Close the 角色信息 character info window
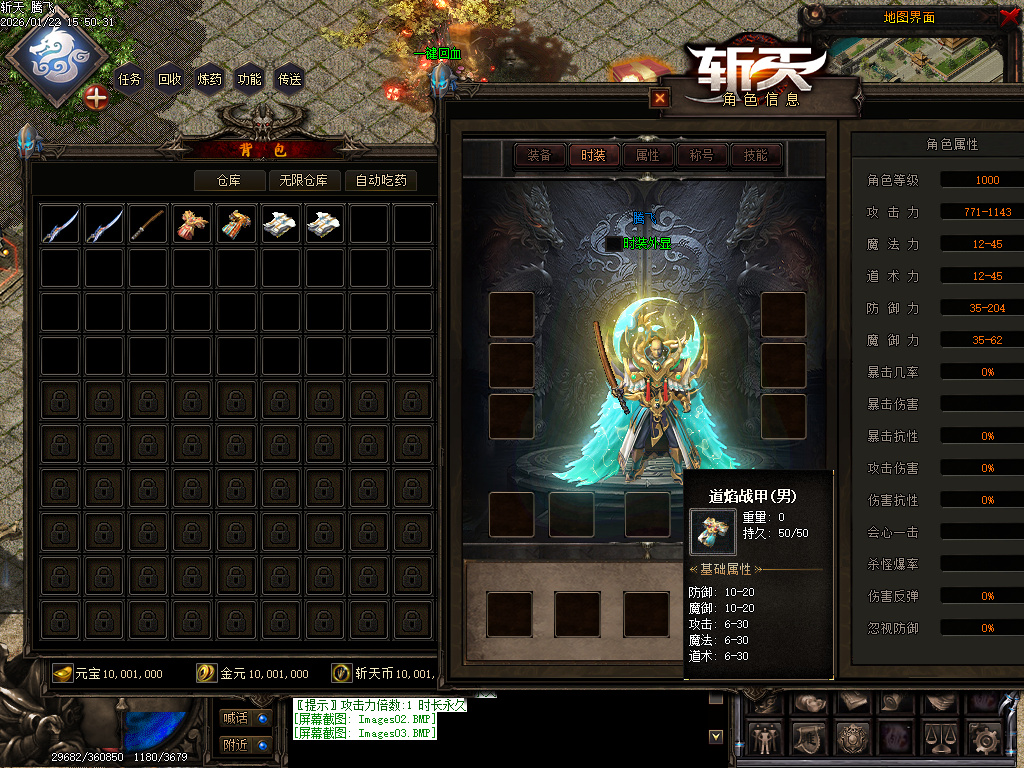The height and width of the screenshot is (768, 1024). click(659, 98)
